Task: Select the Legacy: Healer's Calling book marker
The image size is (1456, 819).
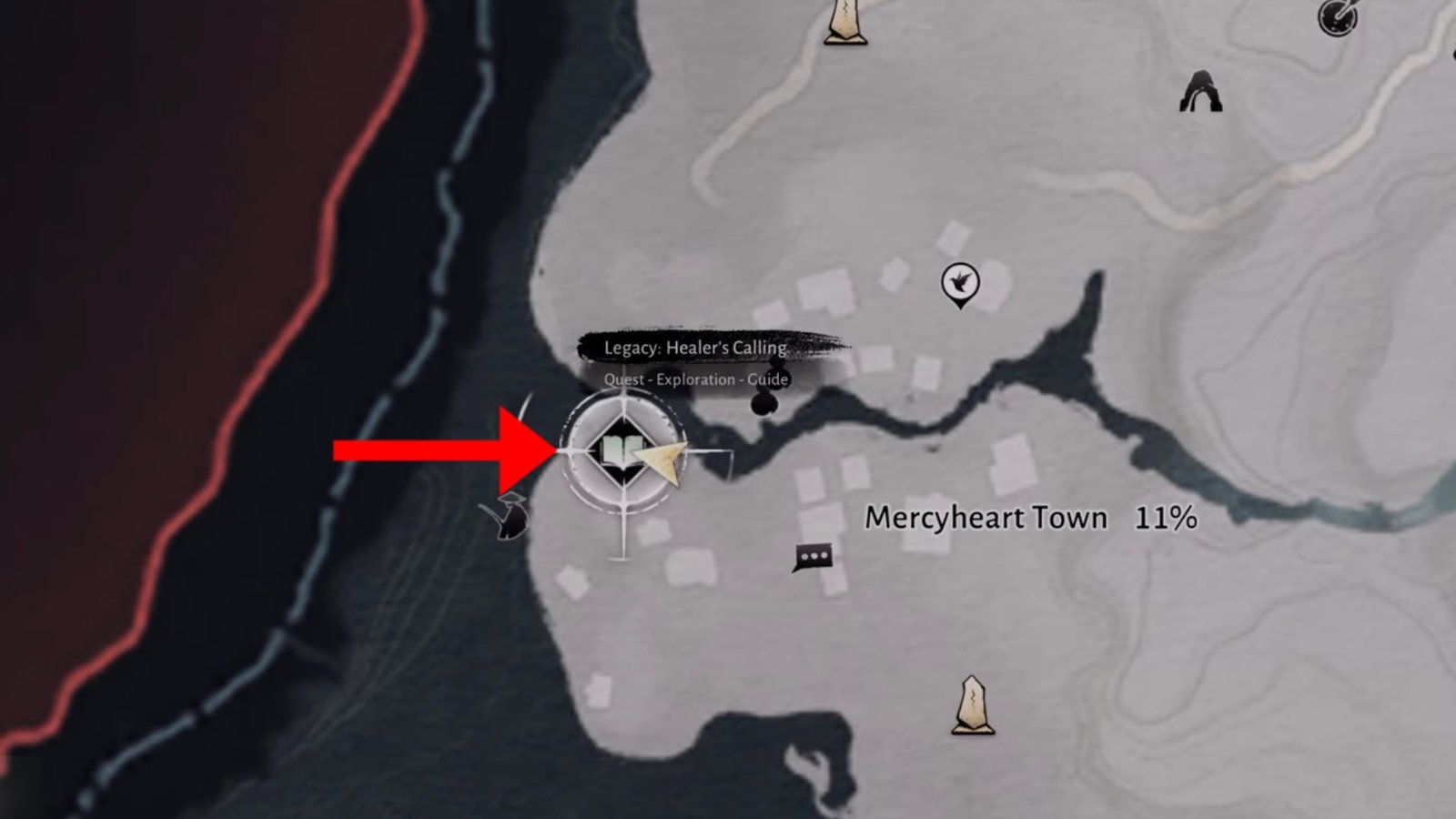Action: 624,450
